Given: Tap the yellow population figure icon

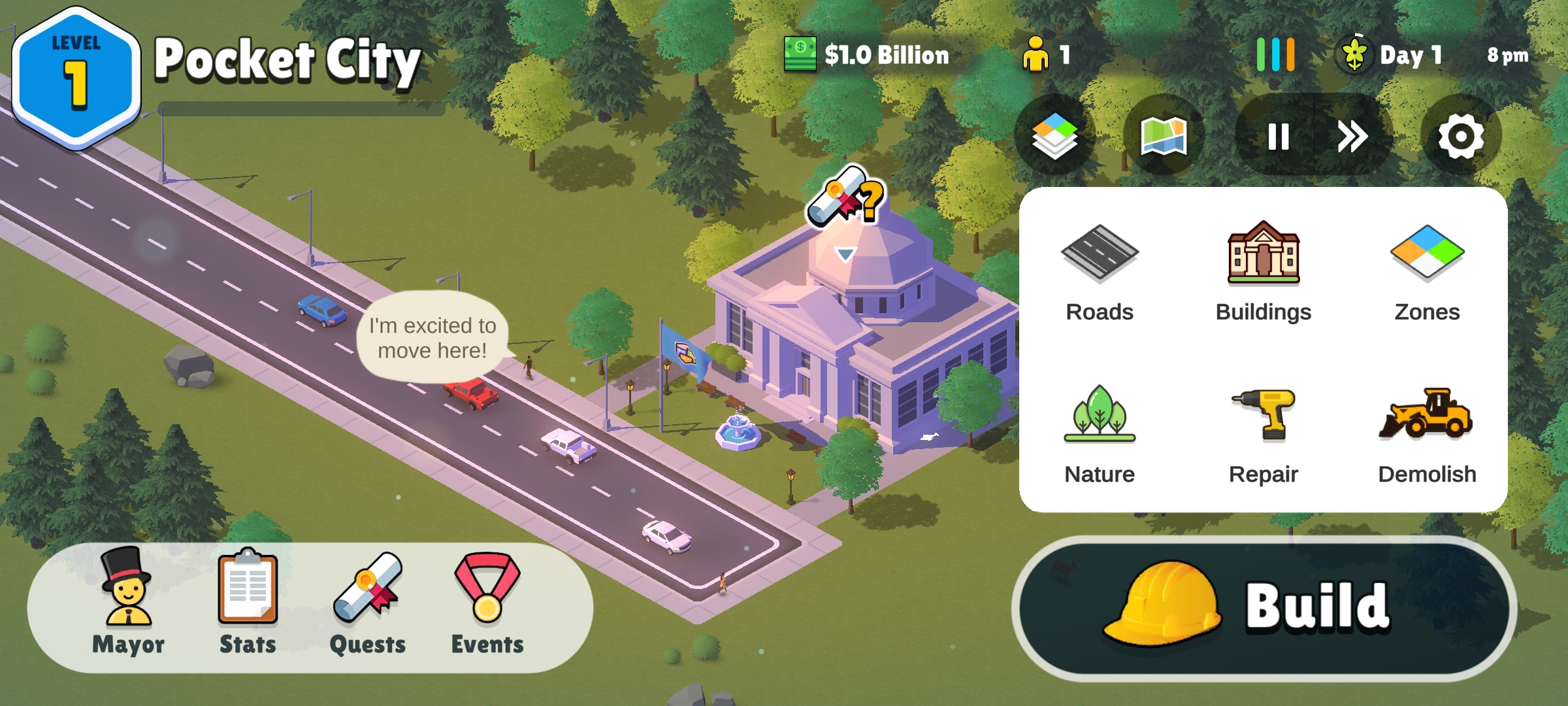Looking at the screenshot, I should click(1036, 55).
